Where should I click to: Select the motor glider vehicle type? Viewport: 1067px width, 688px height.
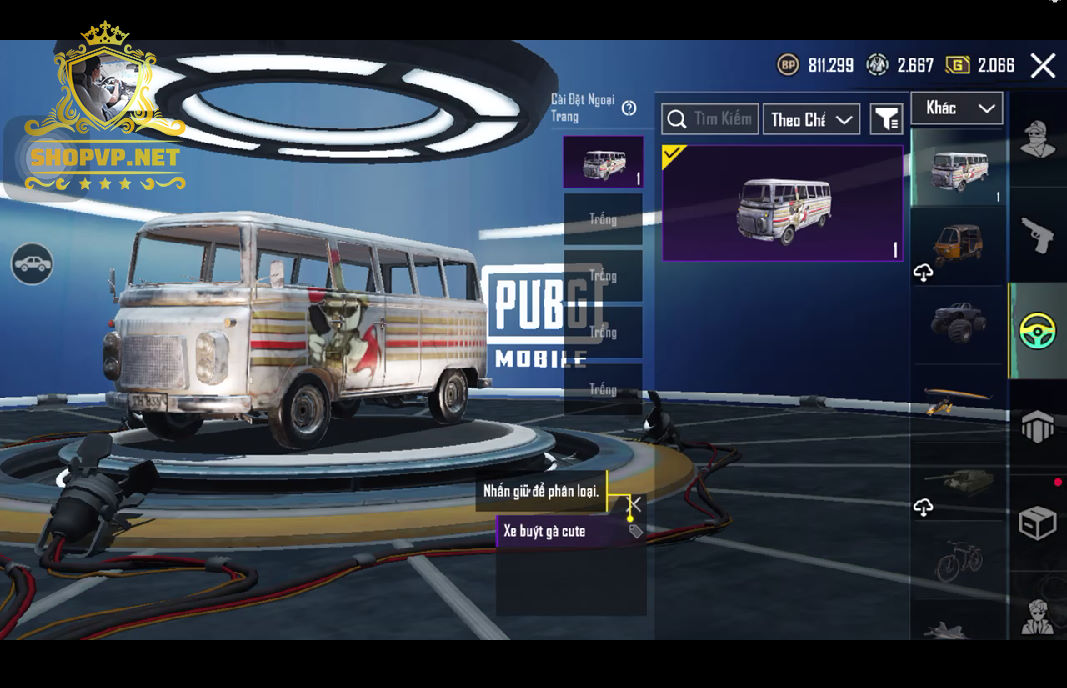pos(958,400)
